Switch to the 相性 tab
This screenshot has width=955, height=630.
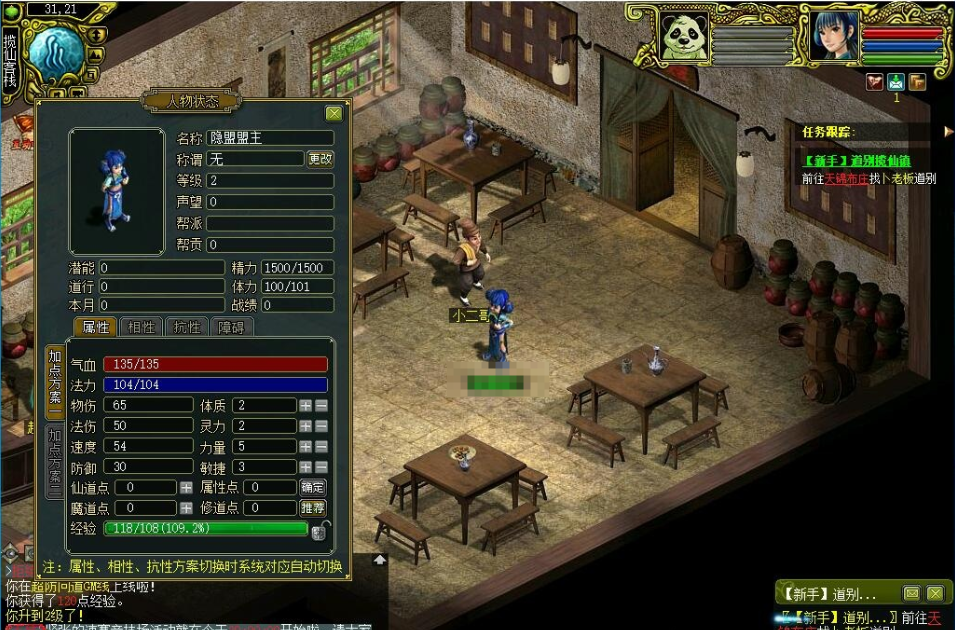[x=140, y=327]
